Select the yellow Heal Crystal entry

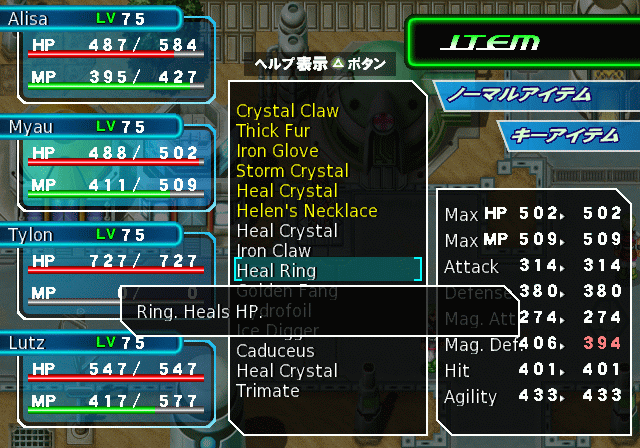[286, 191]
